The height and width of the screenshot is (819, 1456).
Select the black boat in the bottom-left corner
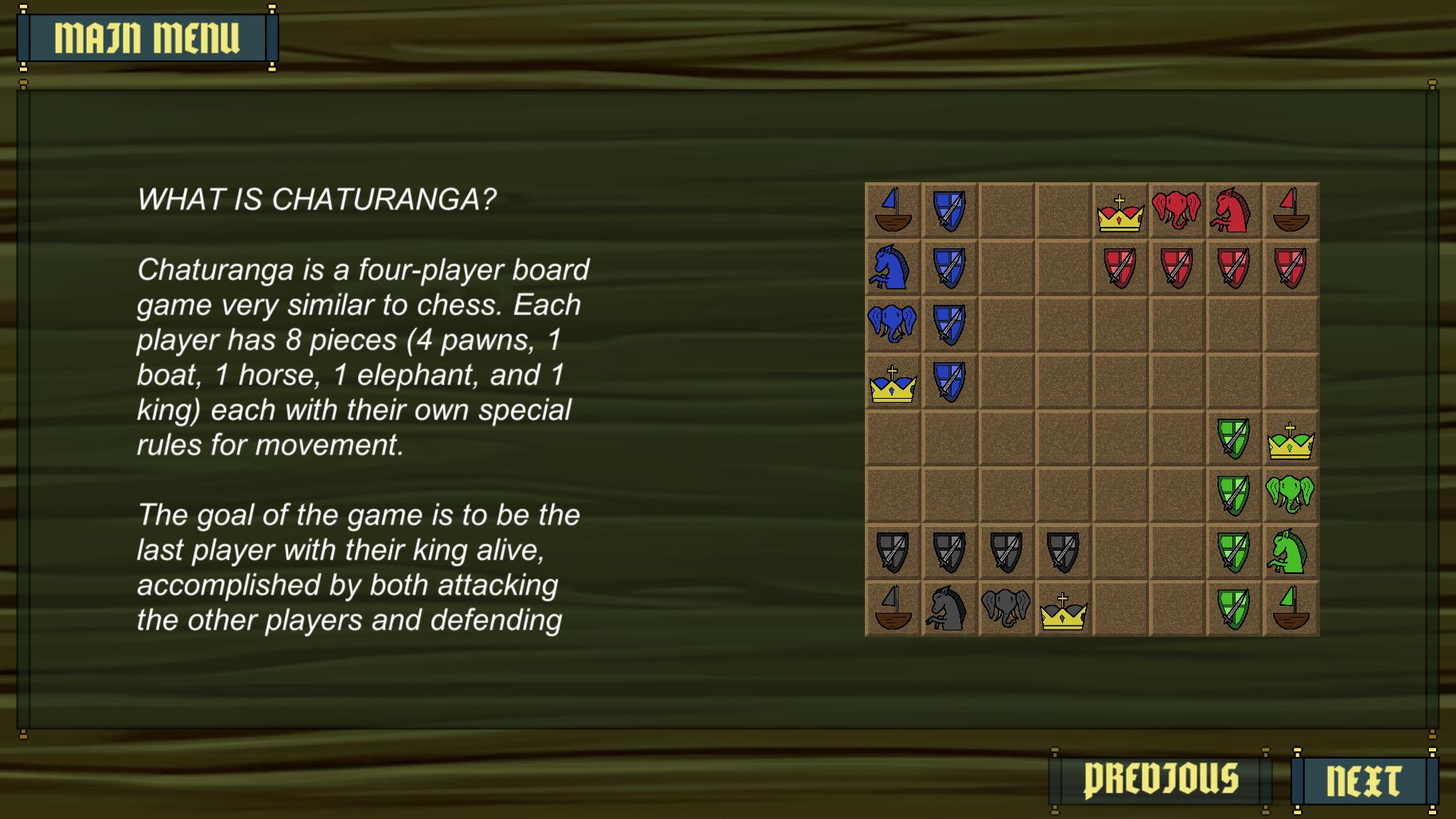pyautogui.click(x=893, y=609)
